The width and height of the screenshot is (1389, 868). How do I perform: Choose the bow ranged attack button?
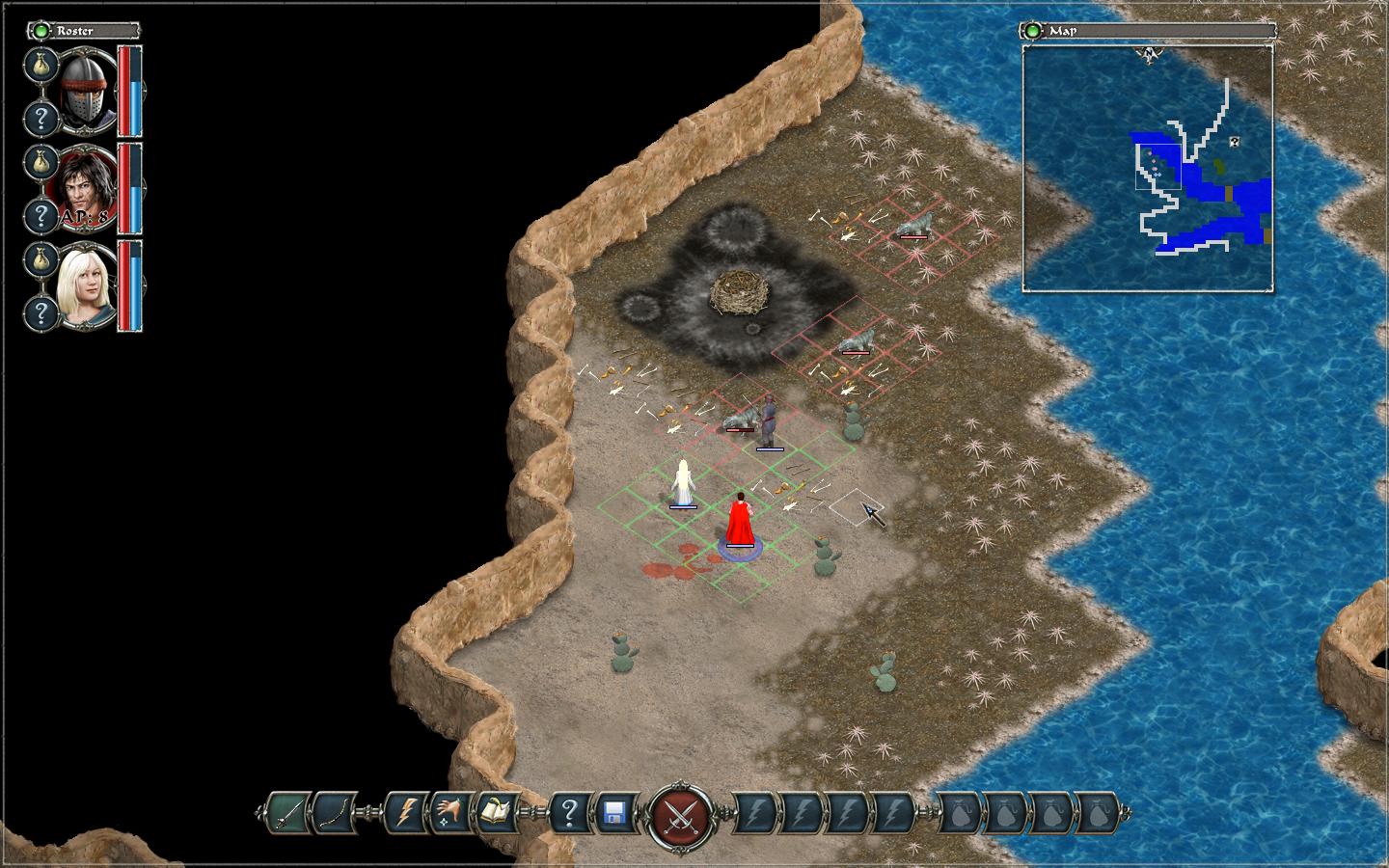coord(335,813)
